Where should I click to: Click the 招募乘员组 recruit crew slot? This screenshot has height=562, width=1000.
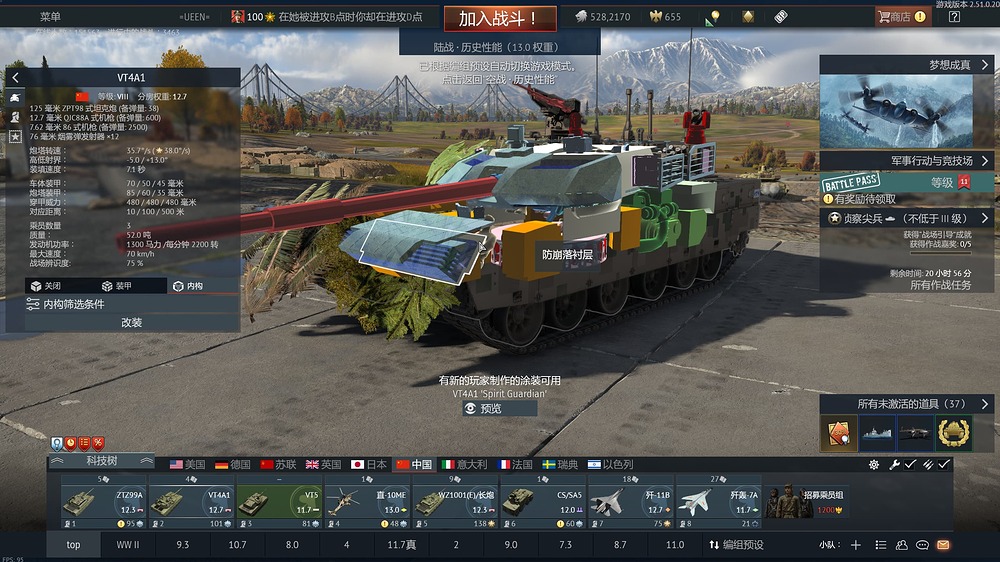point(805,501)
